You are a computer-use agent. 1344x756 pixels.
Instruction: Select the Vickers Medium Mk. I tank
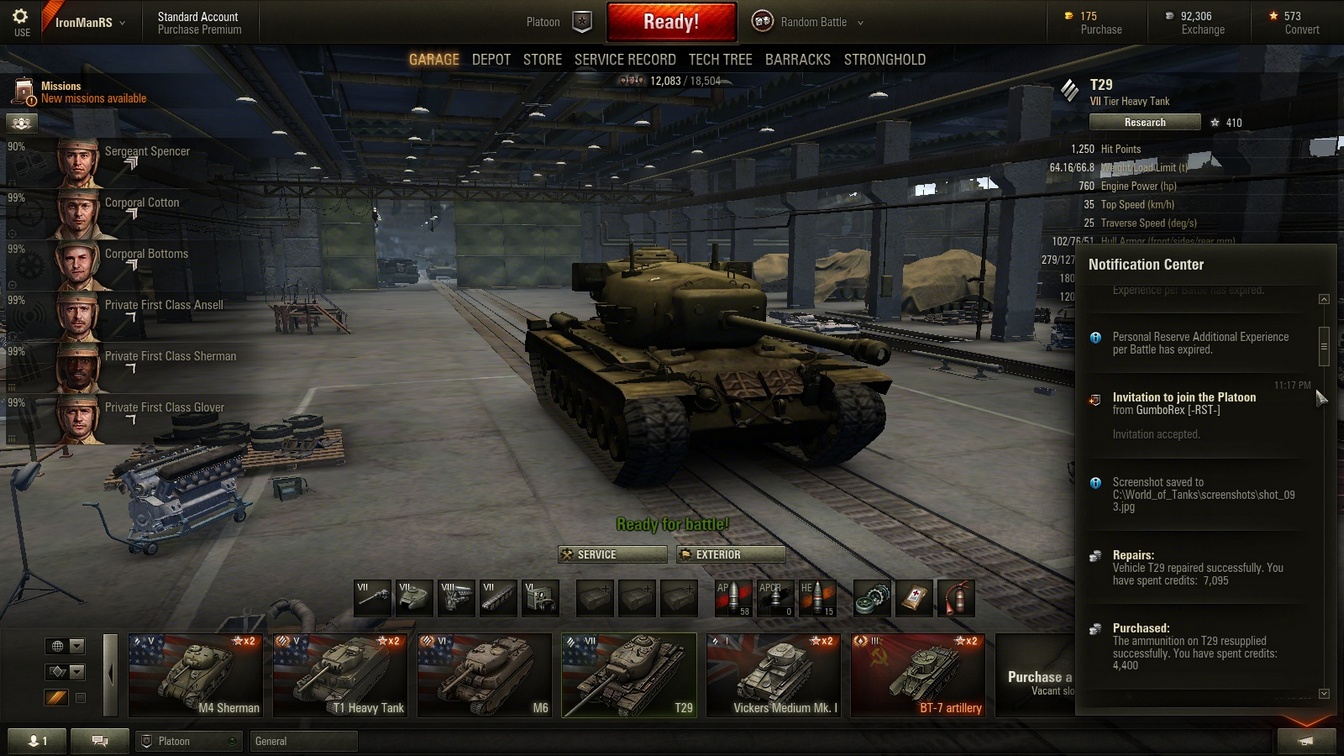(x=773, y=675)
